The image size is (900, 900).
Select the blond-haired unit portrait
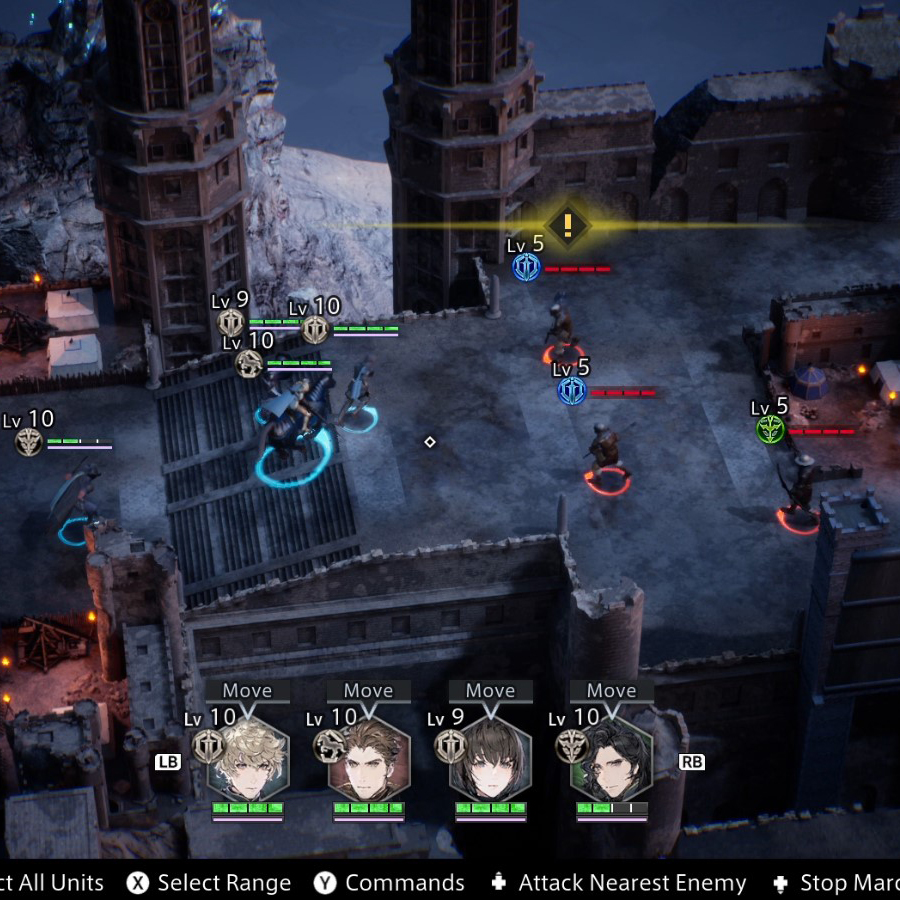click(x=248, y=758)
